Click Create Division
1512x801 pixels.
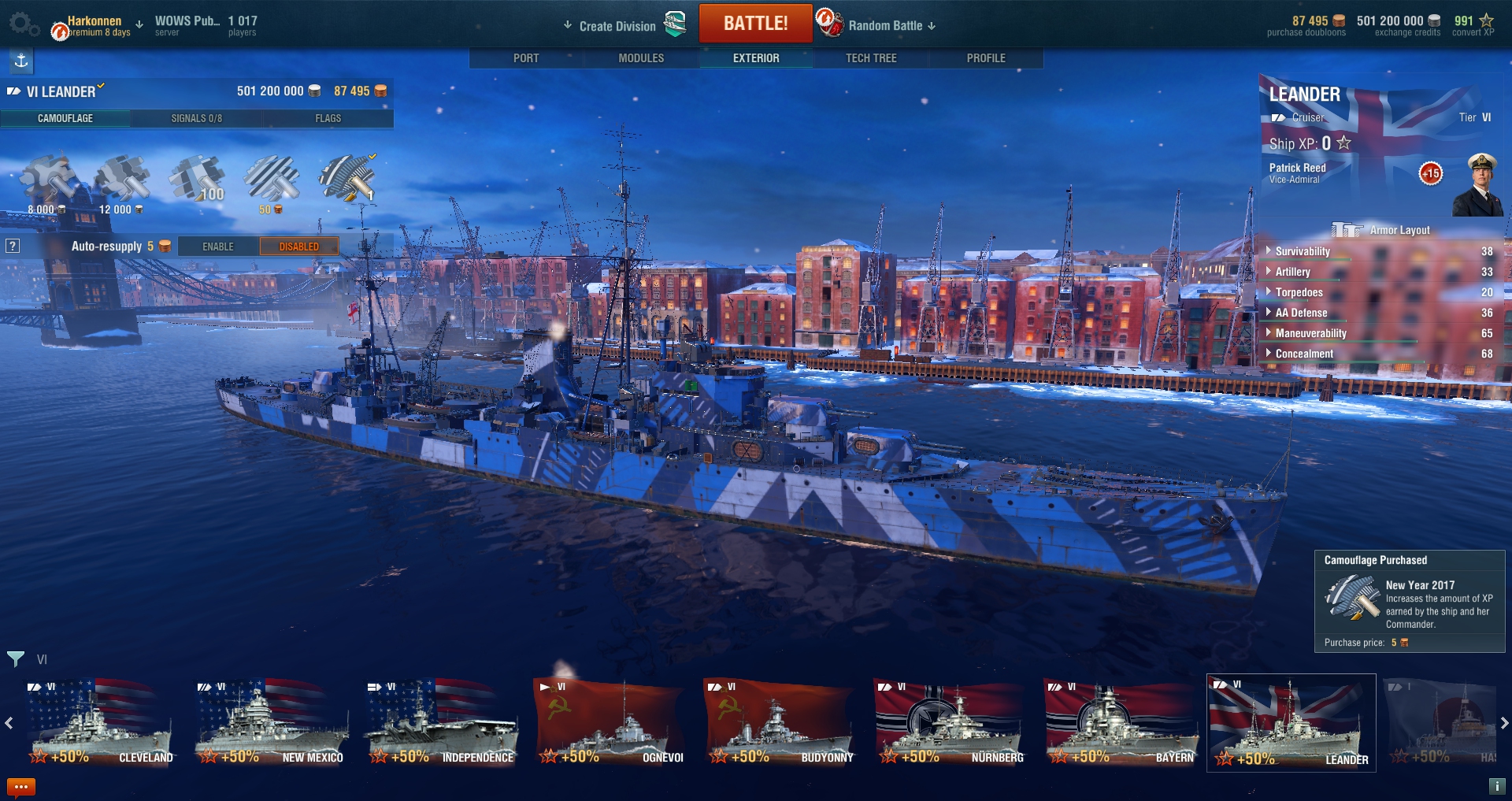[617, 26]
